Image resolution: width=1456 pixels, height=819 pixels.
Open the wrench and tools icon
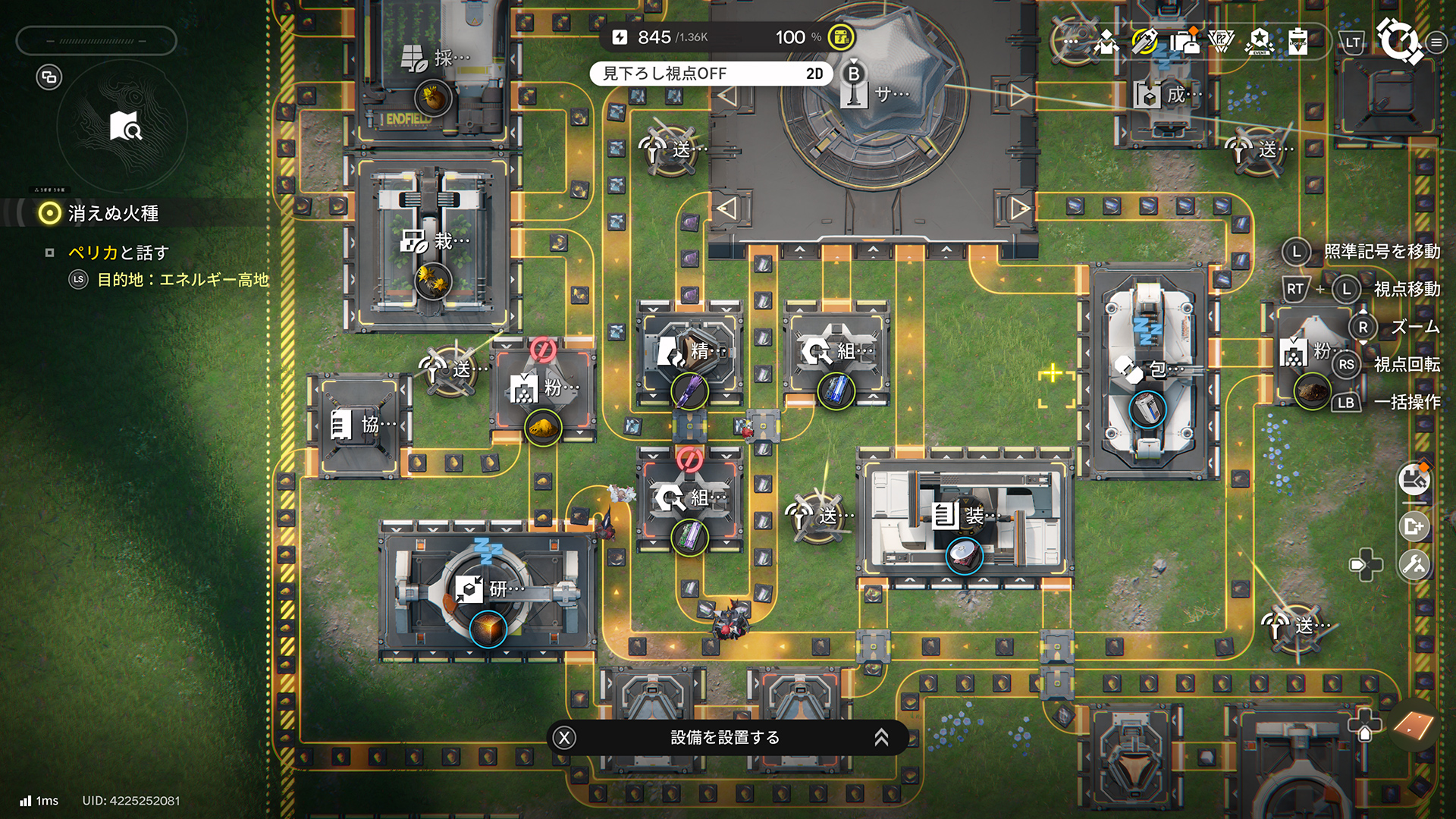(x=1414, y=564)
